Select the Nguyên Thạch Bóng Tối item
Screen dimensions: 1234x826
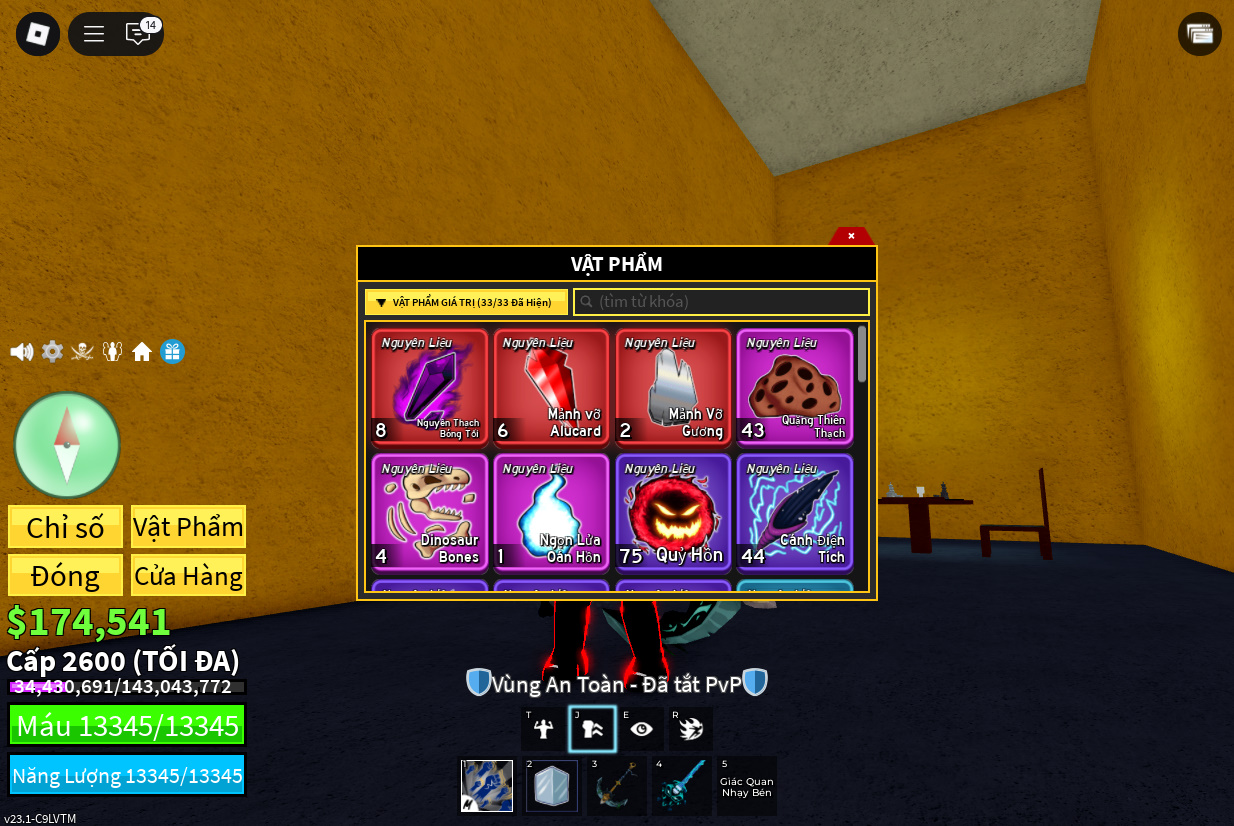pyautogui.click(x=430, y=386)
